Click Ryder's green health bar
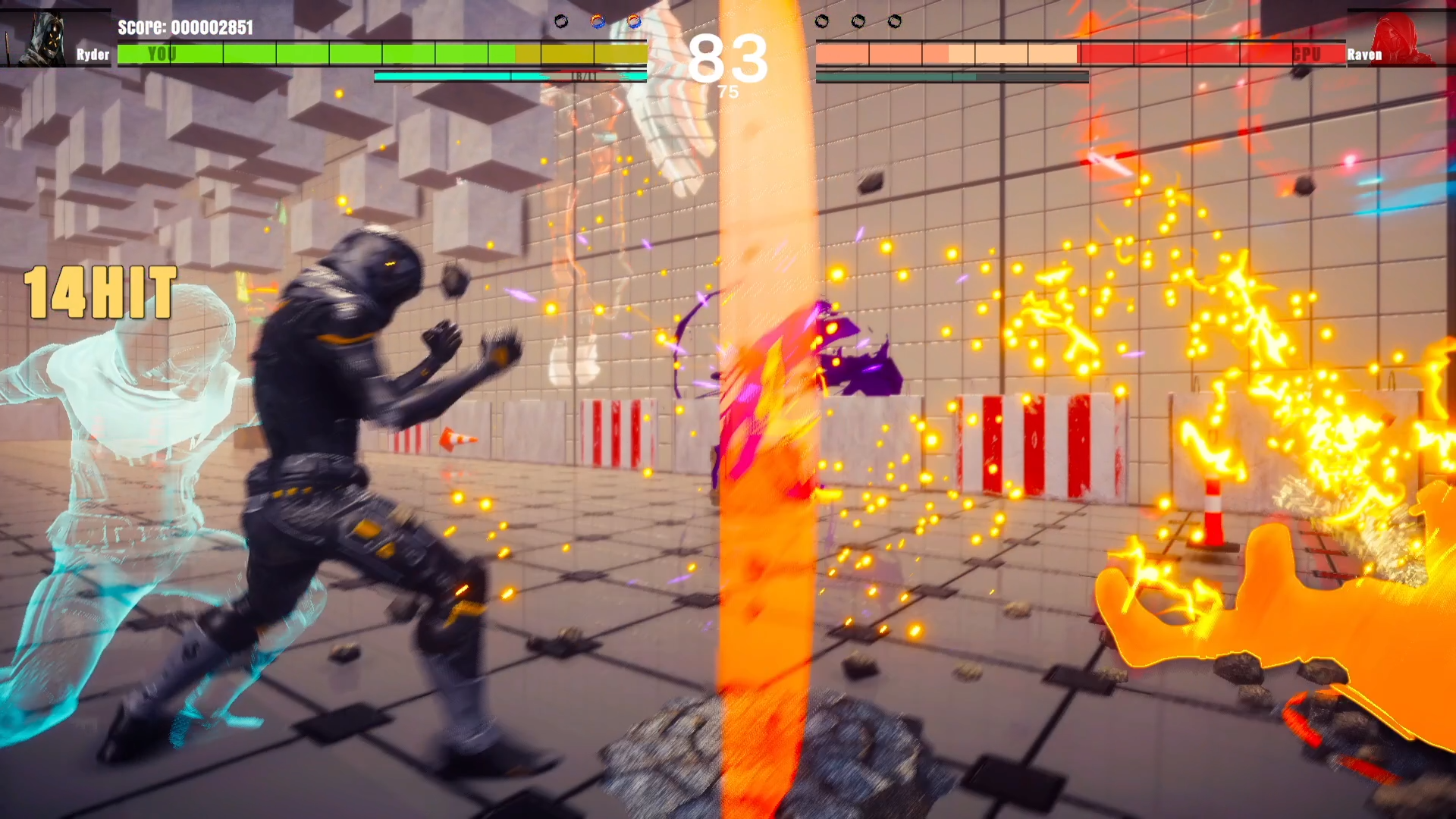This screenshot has width=1456, height=819. pos(303,54)
